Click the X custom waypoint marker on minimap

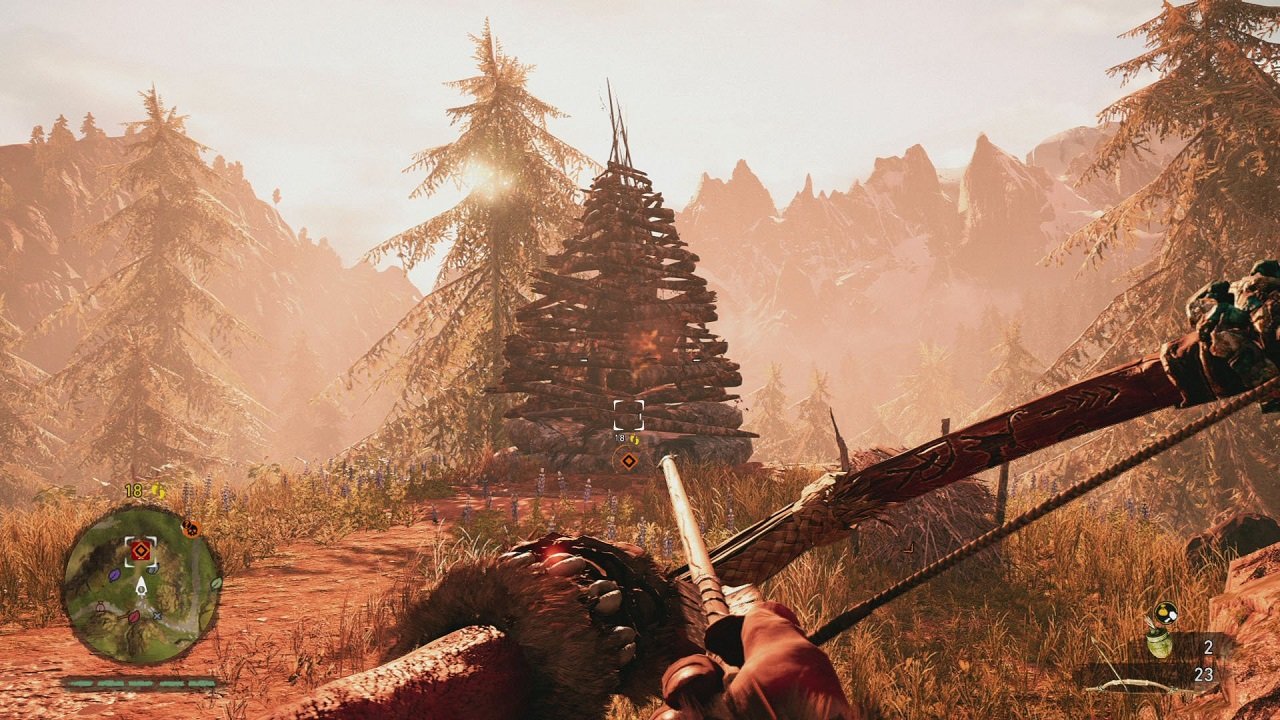[157, 615]
